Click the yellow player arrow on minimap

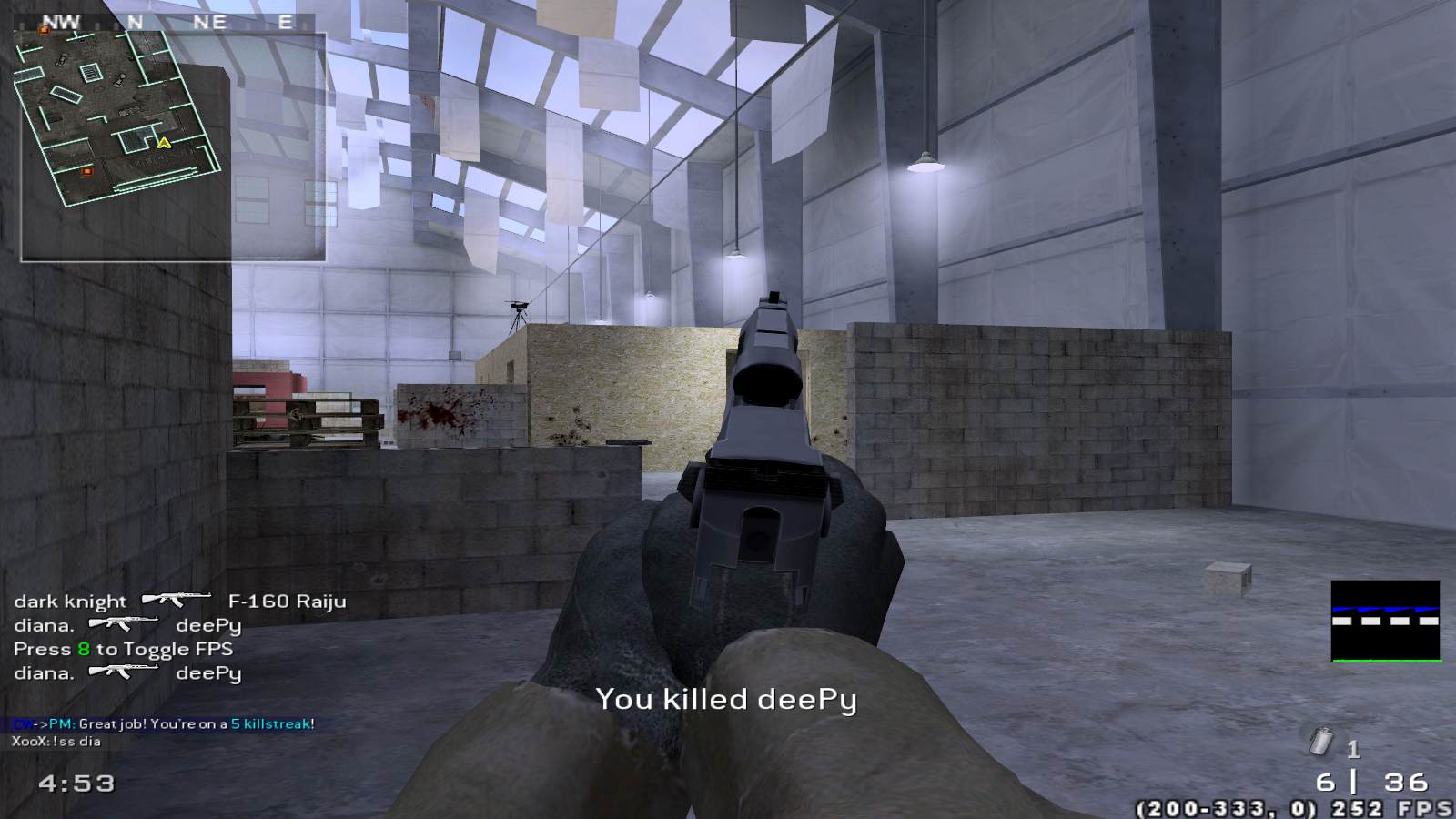[x=164, y=143]
